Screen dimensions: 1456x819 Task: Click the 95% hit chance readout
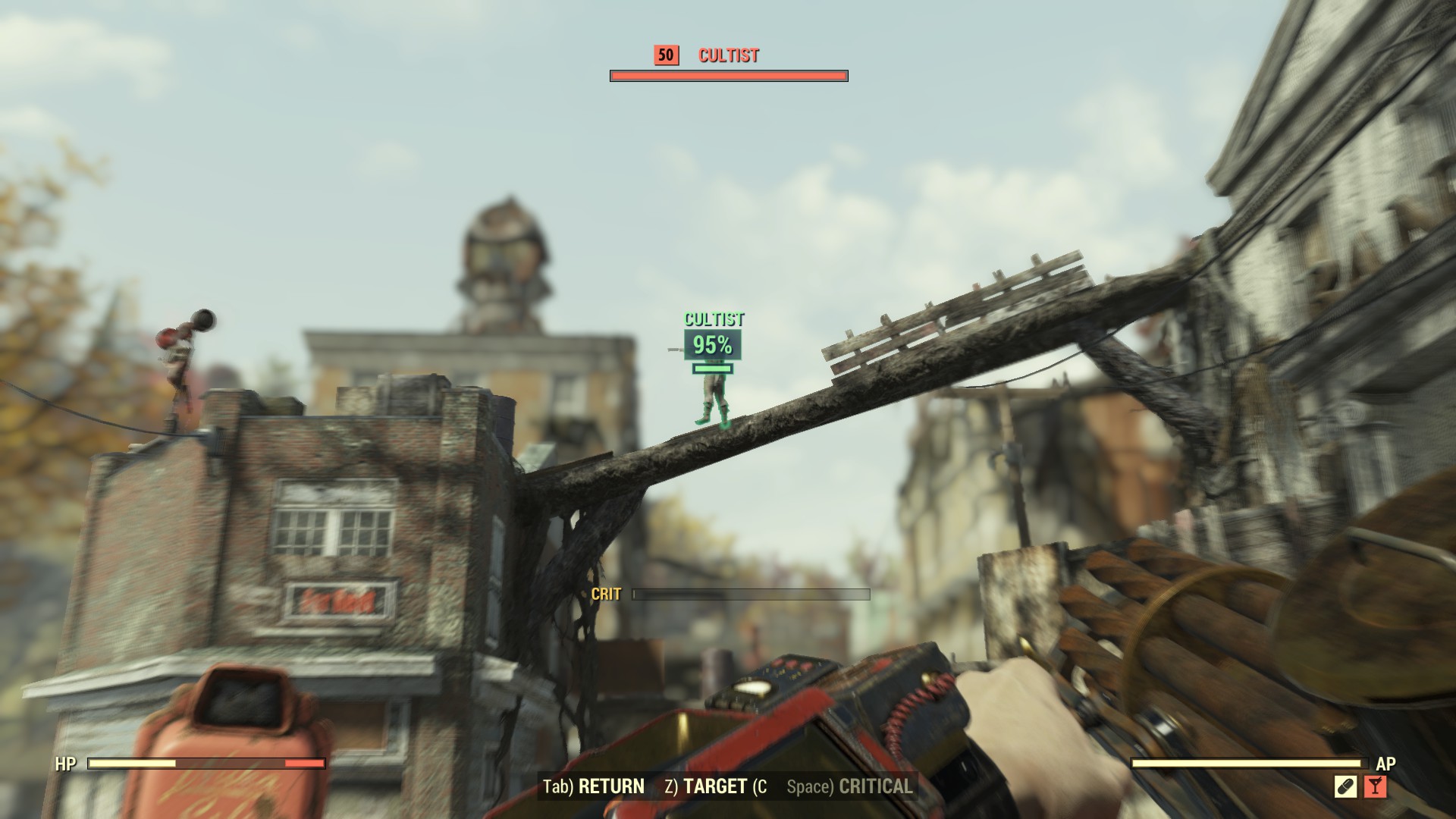coord(711,347)
